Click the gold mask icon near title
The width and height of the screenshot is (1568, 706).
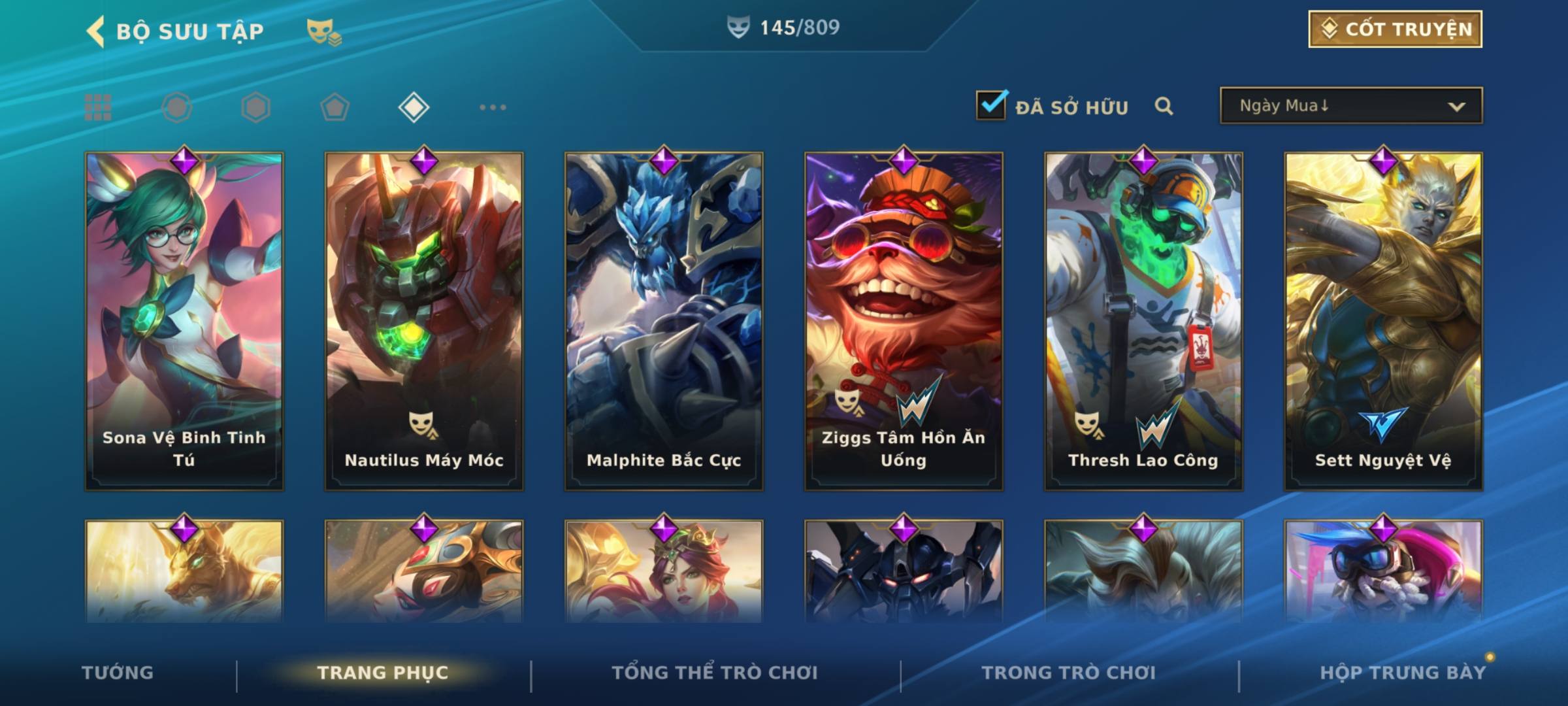(323, 31)
